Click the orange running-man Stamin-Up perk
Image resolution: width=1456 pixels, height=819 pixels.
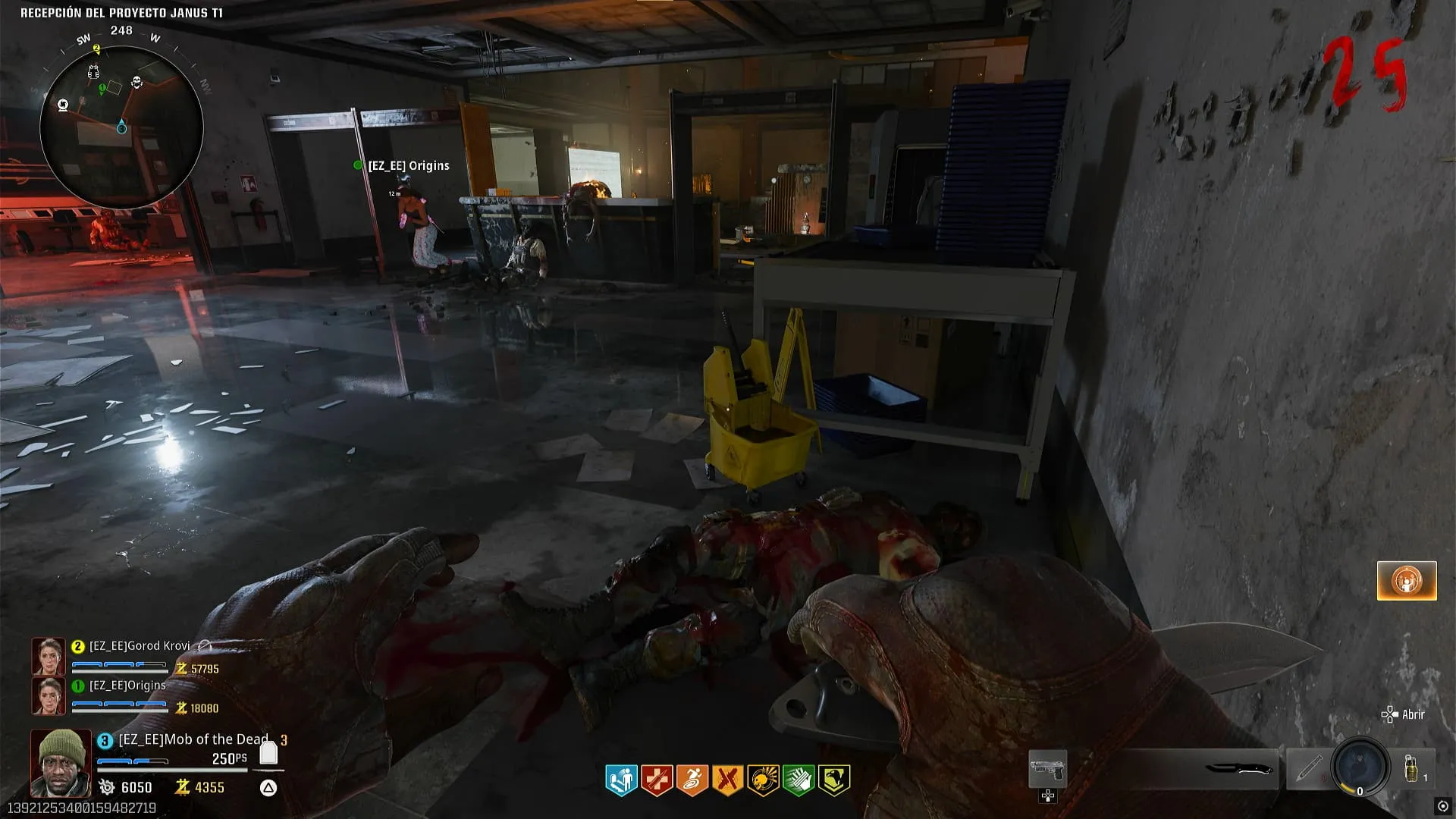pyautogui.click(x=692, y=780)
